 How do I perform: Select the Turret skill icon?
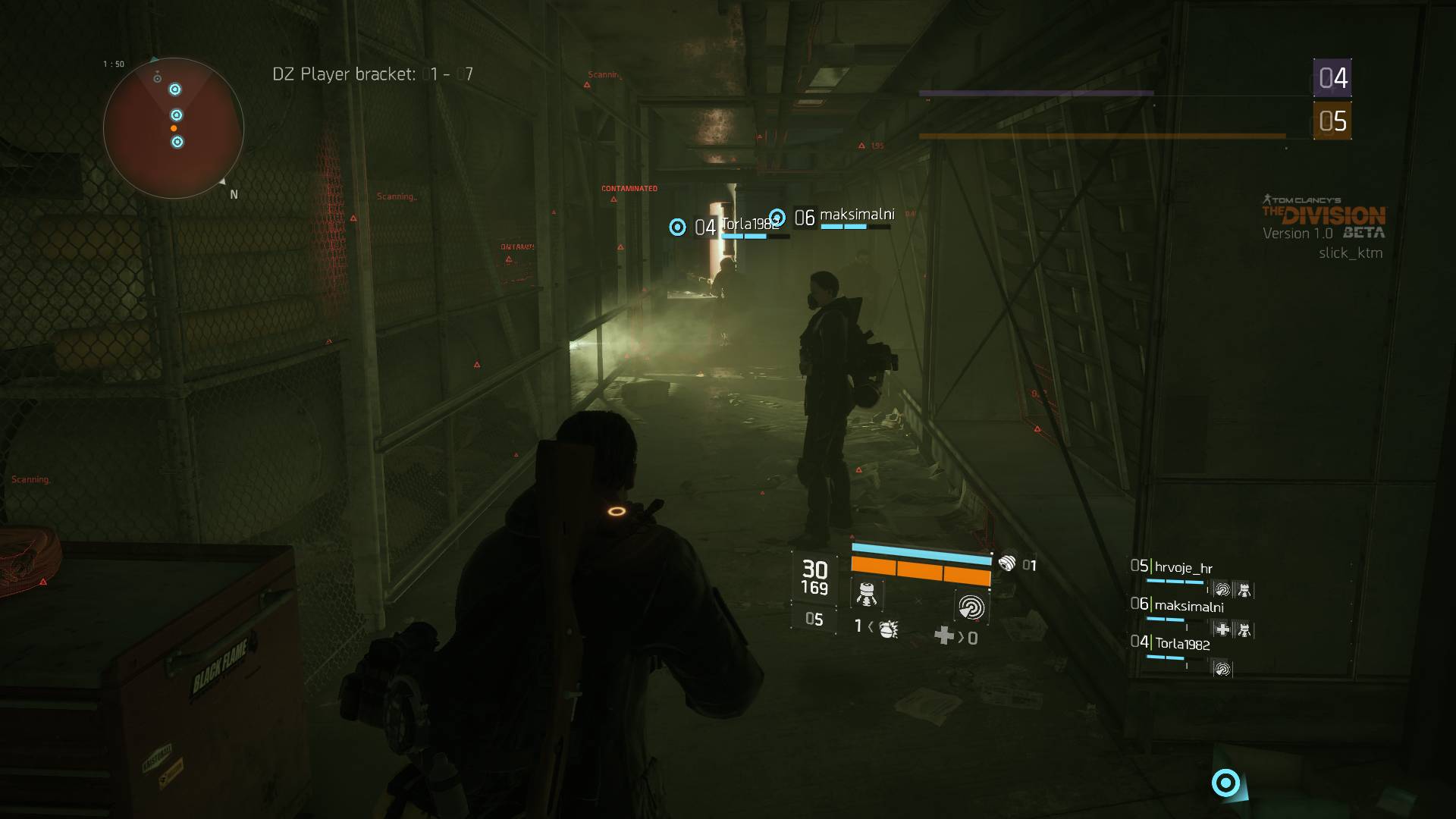point(867,595)
